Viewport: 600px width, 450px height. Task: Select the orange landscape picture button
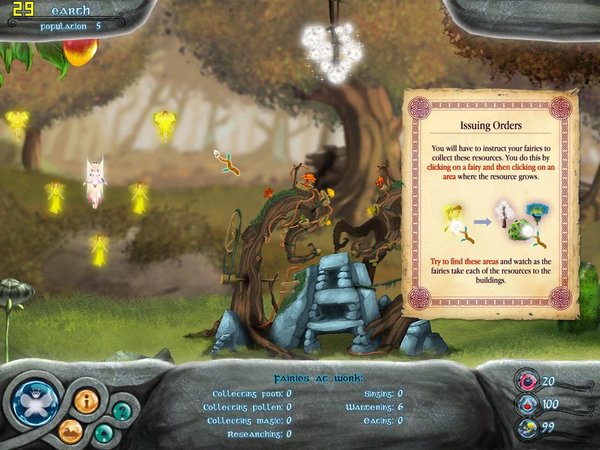coord(70,430)
